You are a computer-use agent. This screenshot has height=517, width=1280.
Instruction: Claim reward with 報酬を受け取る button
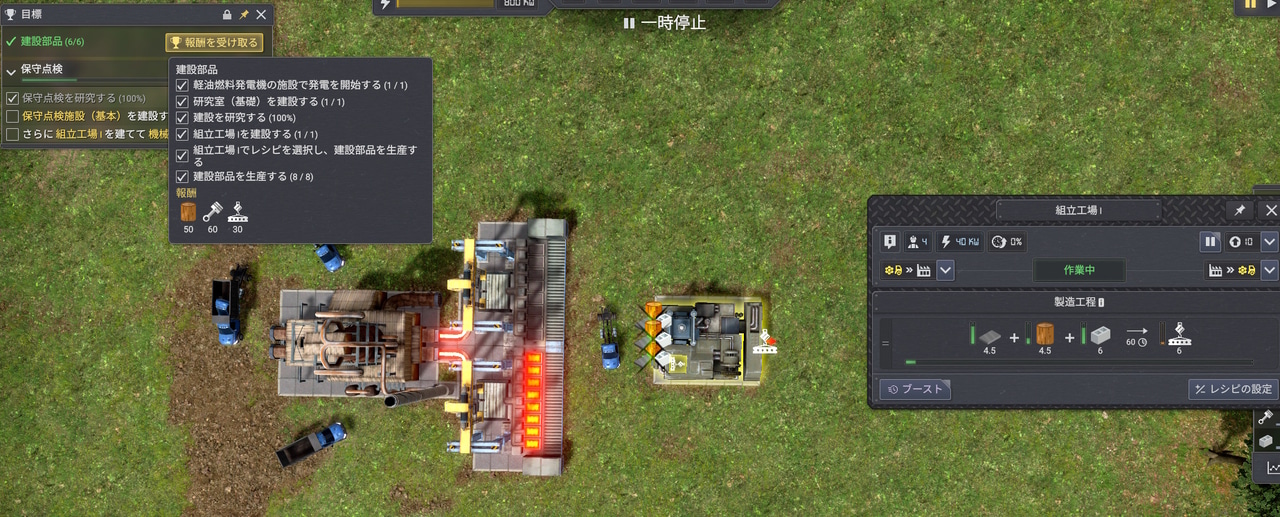pyautogui.click(x=214, y=42)
